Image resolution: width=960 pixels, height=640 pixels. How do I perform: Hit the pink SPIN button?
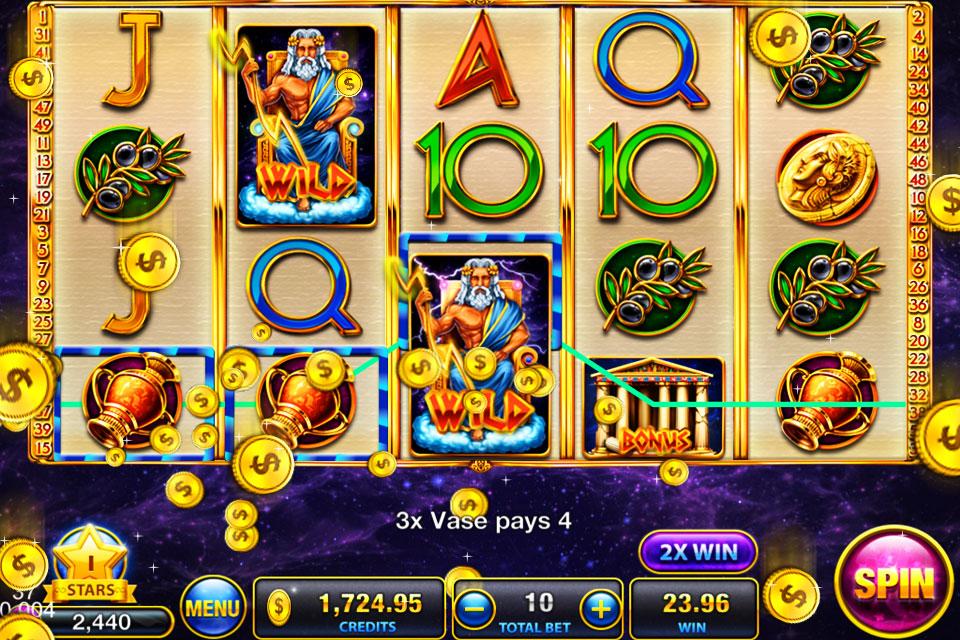[x=893, y=582]
